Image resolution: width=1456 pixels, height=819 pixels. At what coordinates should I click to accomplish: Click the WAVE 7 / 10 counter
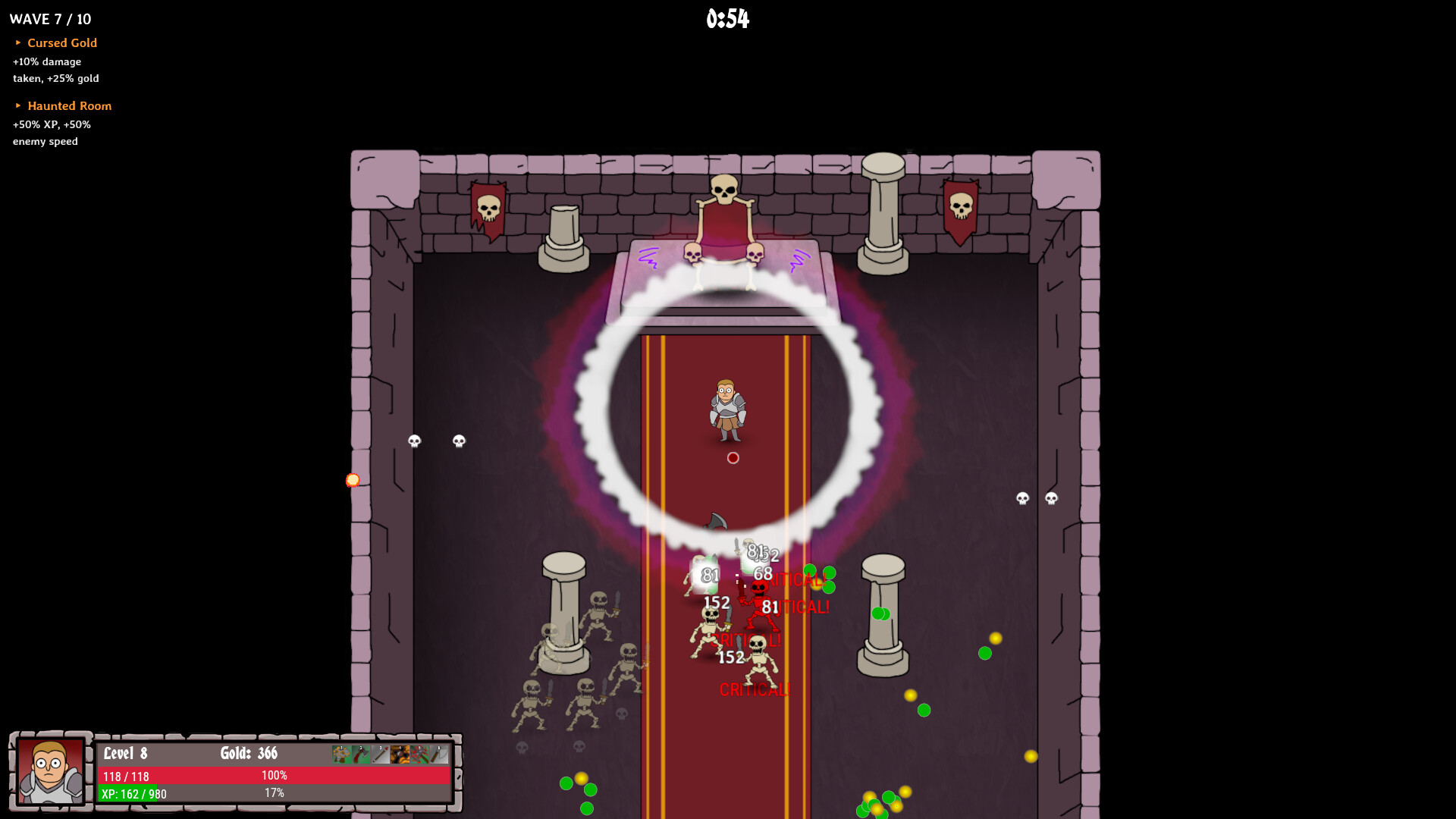(52, 19)
